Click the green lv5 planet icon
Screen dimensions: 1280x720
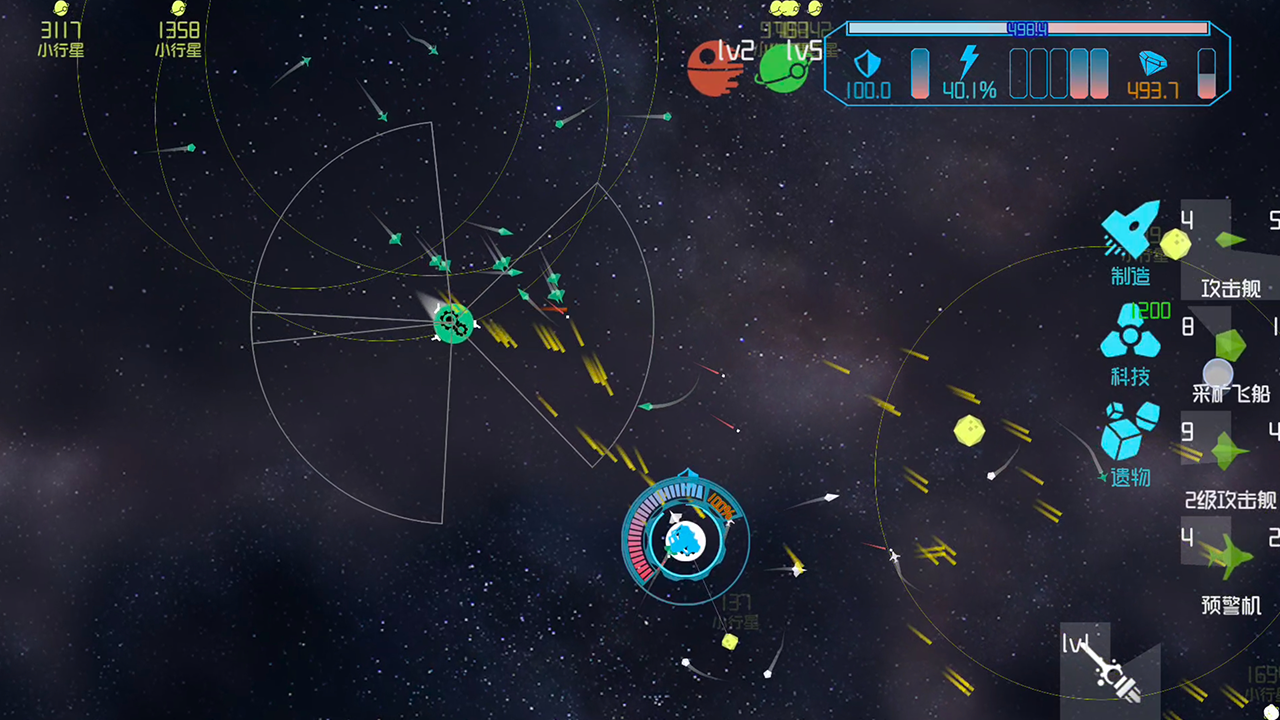click(783, 69)
